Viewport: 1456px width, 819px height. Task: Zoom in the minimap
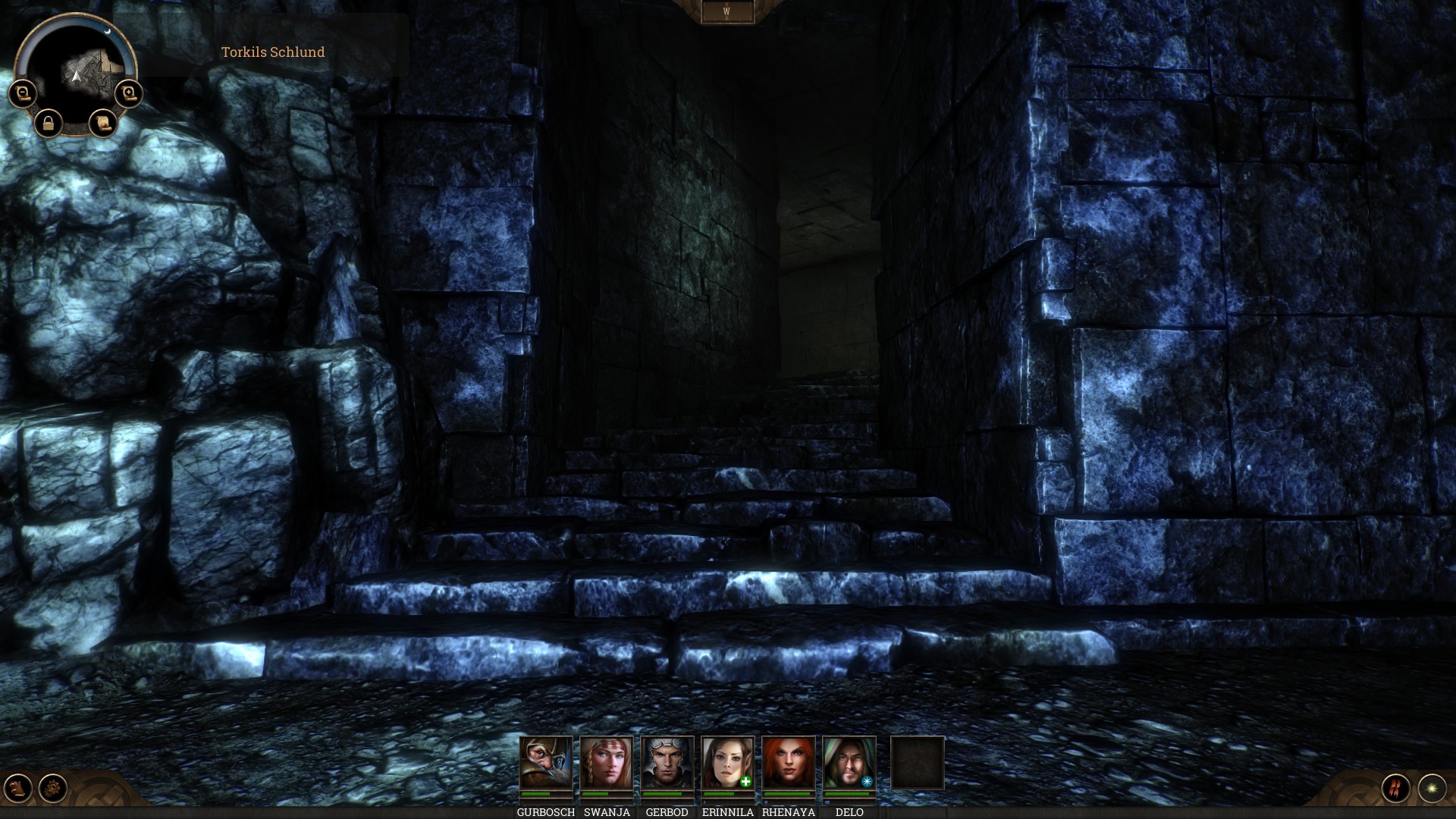pyautogui.click(x=129, y=93)
